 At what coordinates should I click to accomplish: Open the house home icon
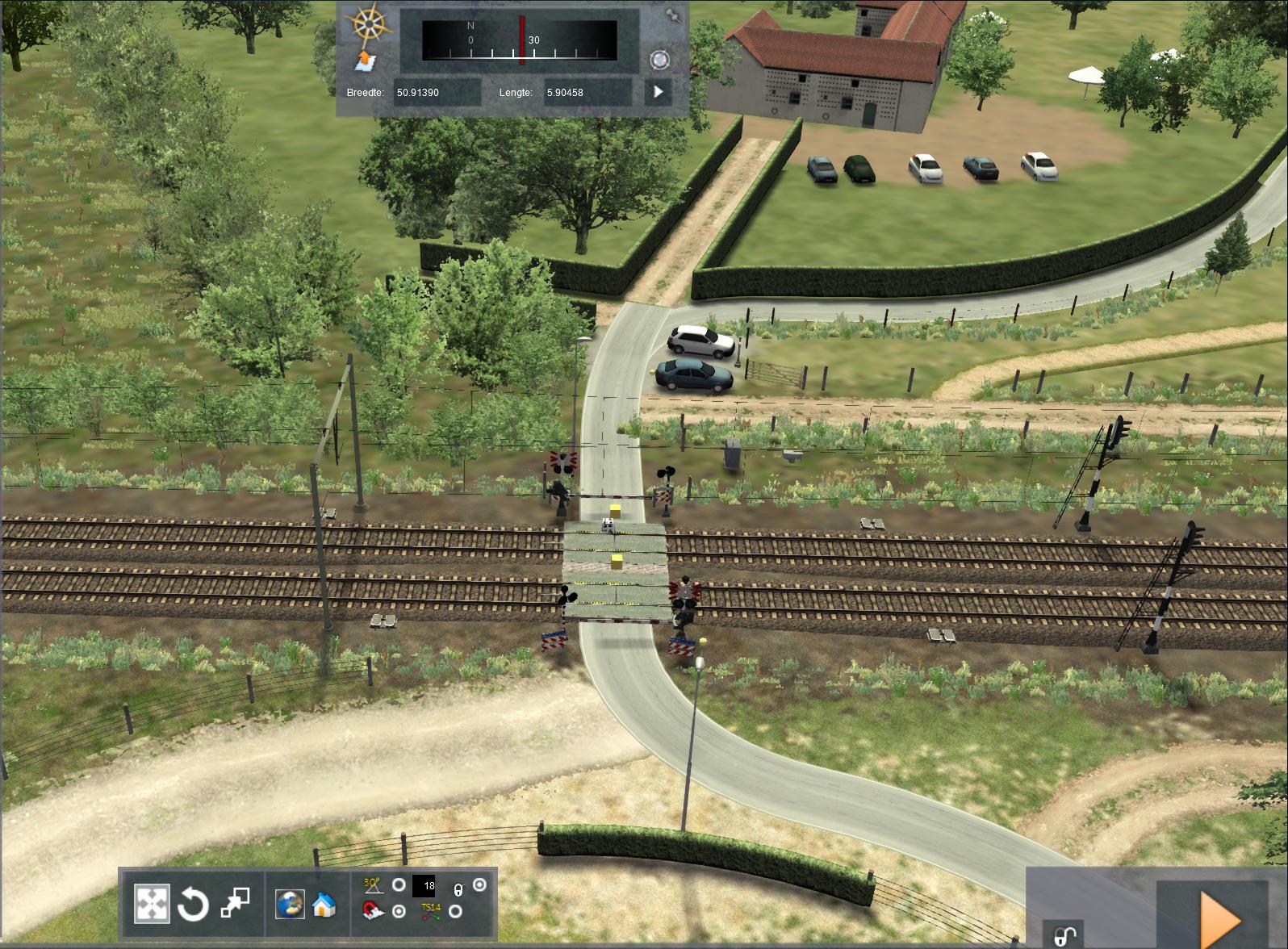coord(324,904)
